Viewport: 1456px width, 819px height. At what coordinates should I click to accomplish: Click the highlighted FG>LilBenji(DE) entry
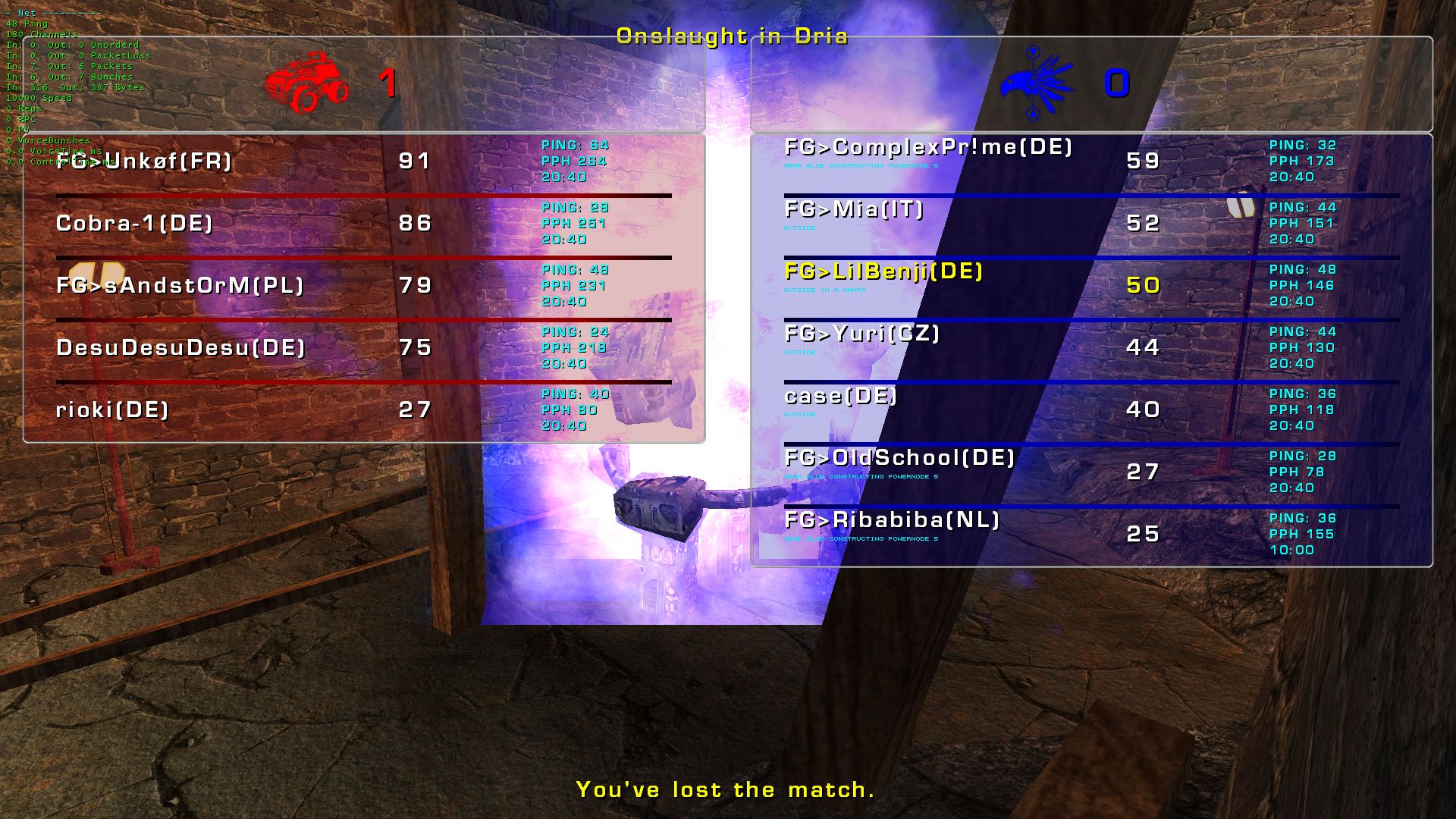tap(883, 272)
